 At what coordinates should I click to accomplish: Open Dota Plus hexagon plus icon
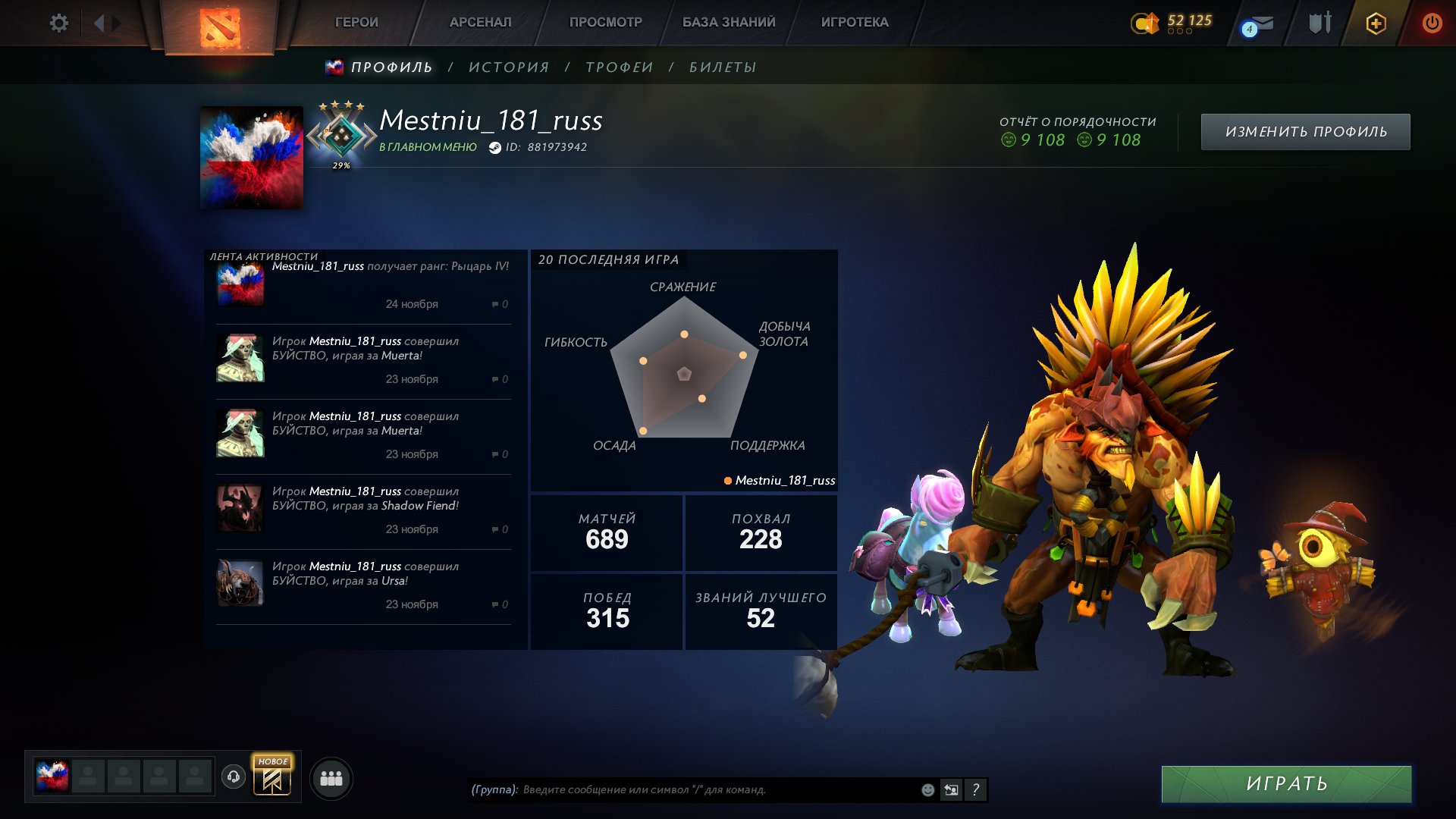(x=1375, y=24)
